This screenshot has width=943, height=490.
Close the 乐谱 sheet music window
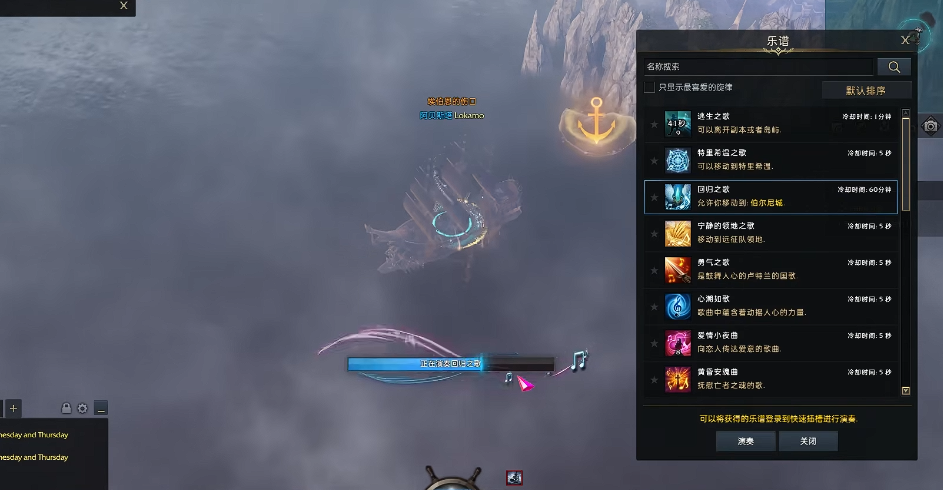click(905, 40)
